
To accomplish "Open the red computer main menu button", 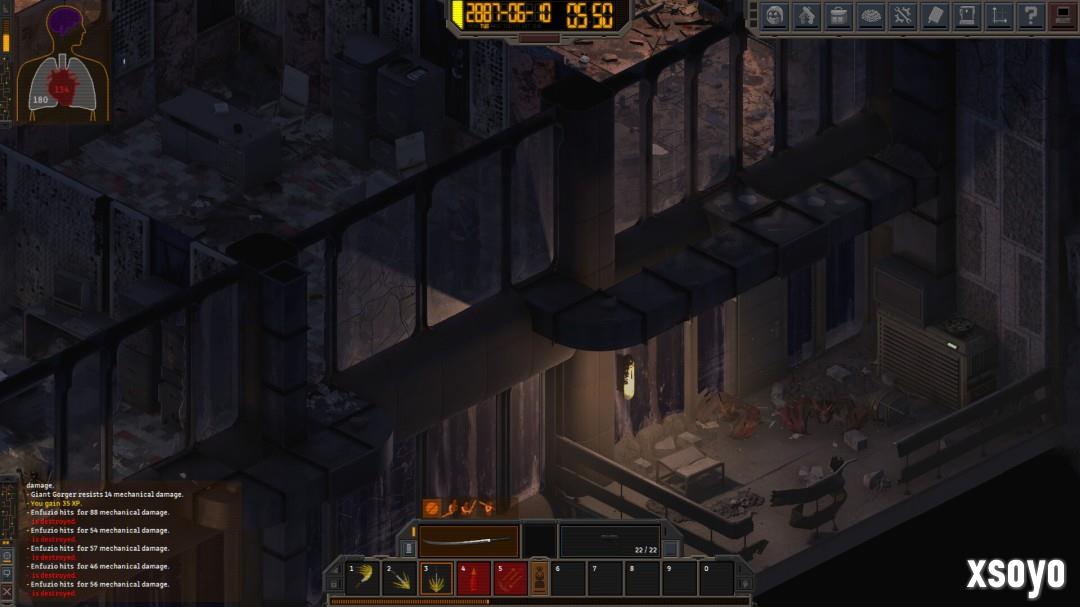I will point(1062,16).
